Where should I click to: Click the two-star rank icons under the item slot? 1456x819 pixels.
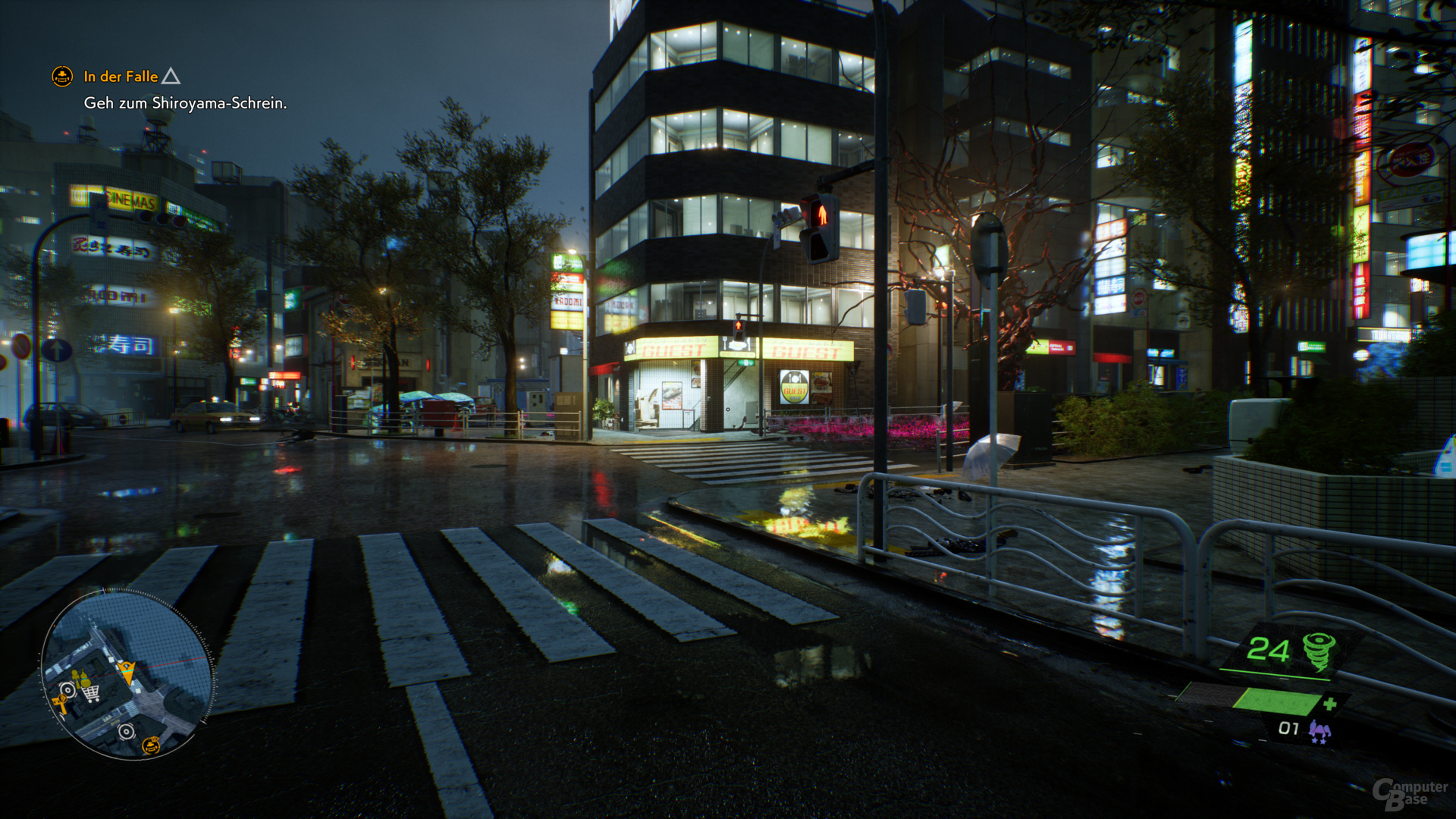(1318, 739)
